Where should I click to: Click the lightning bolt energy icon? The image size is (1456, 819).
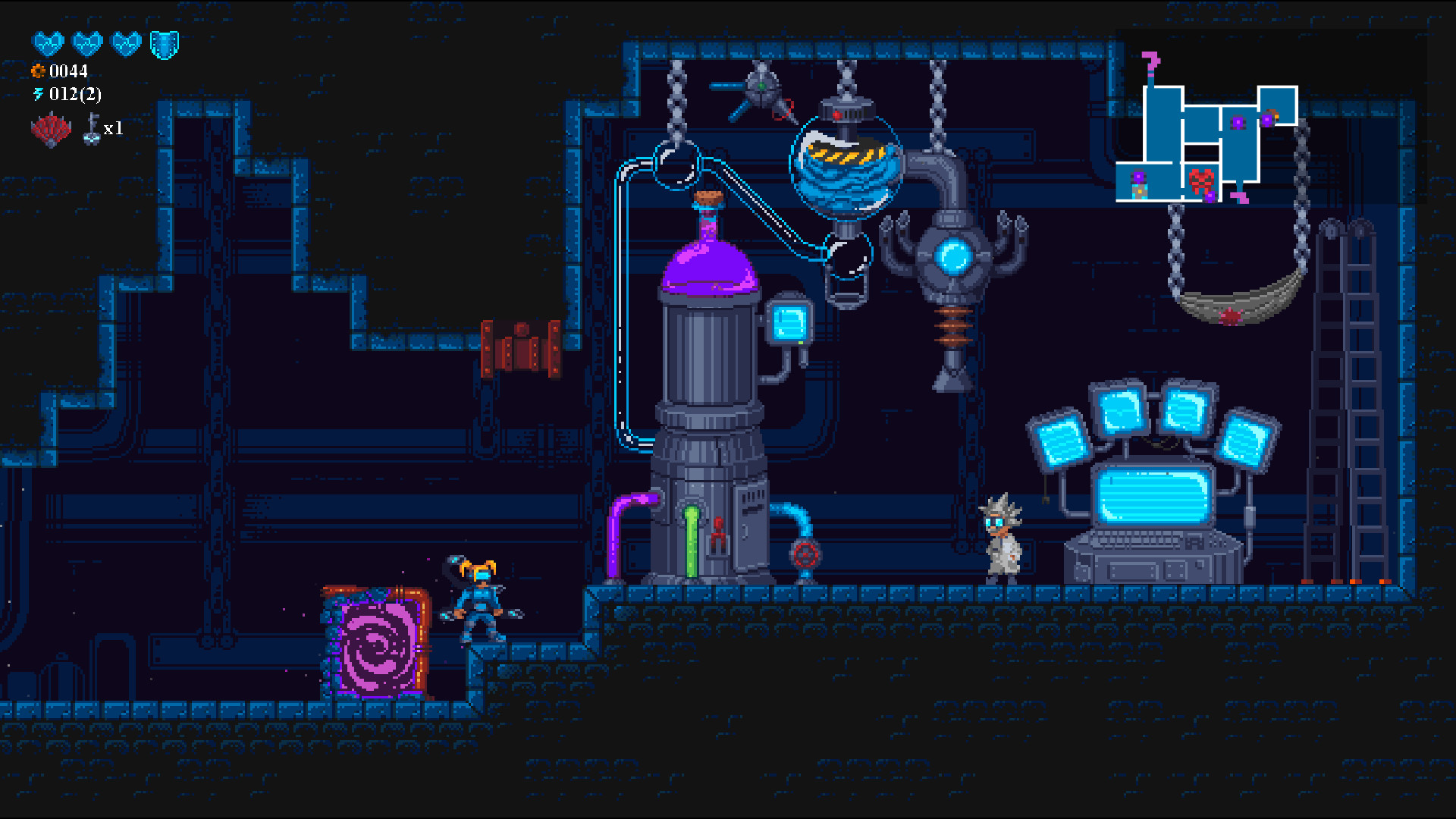(38, 96)
